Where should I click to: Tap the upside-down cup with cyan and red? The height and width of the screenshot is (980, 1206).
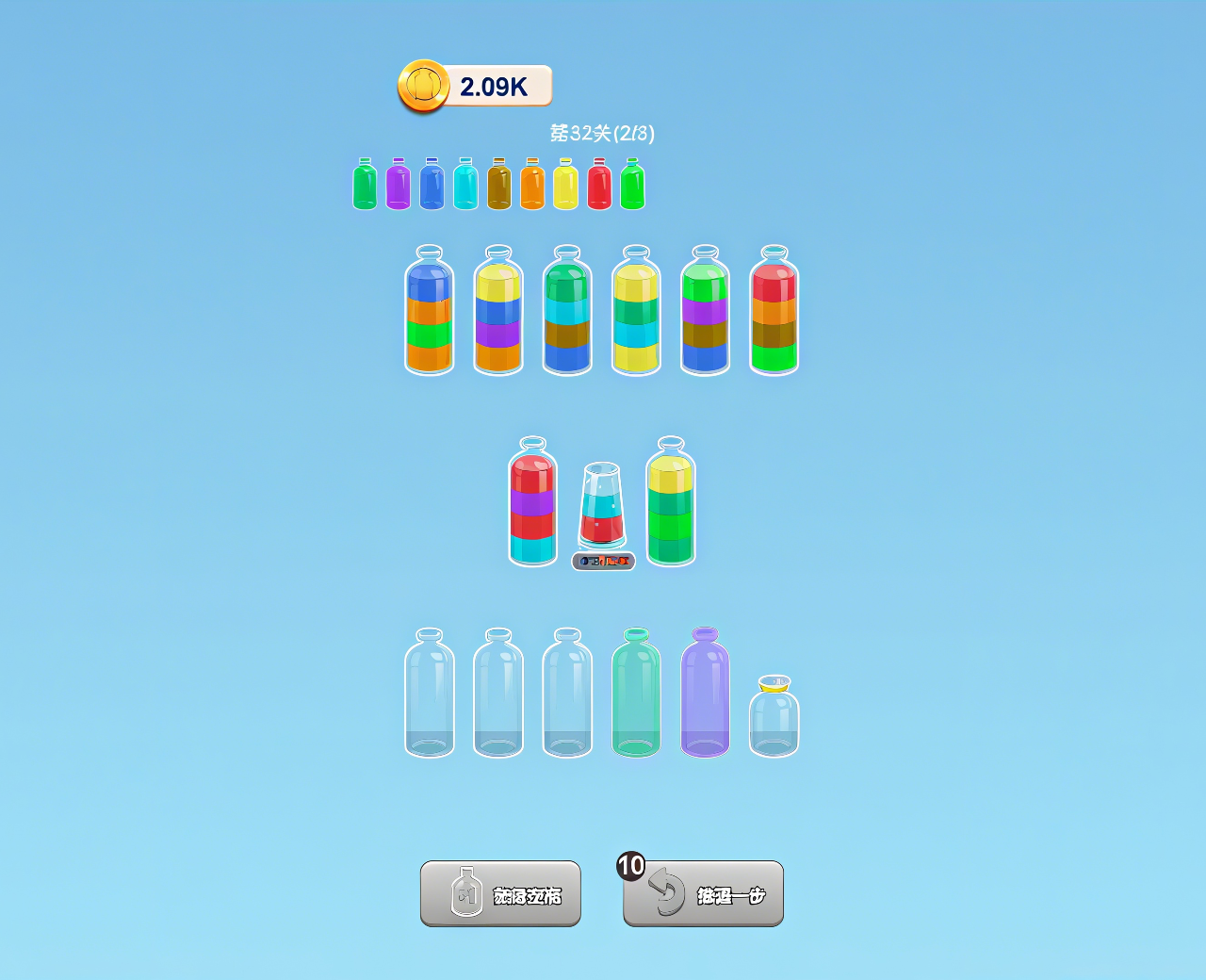[601, 505]
